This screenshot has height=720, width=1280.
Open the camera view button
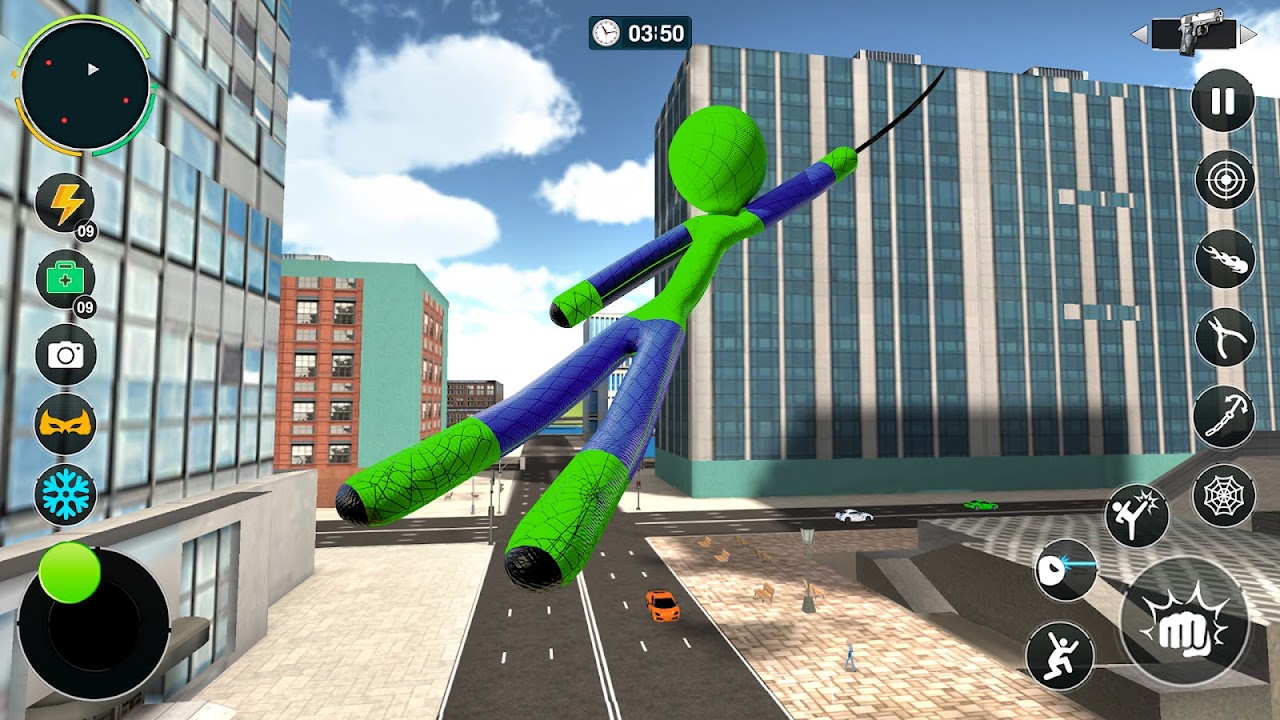tap(66, 355)
